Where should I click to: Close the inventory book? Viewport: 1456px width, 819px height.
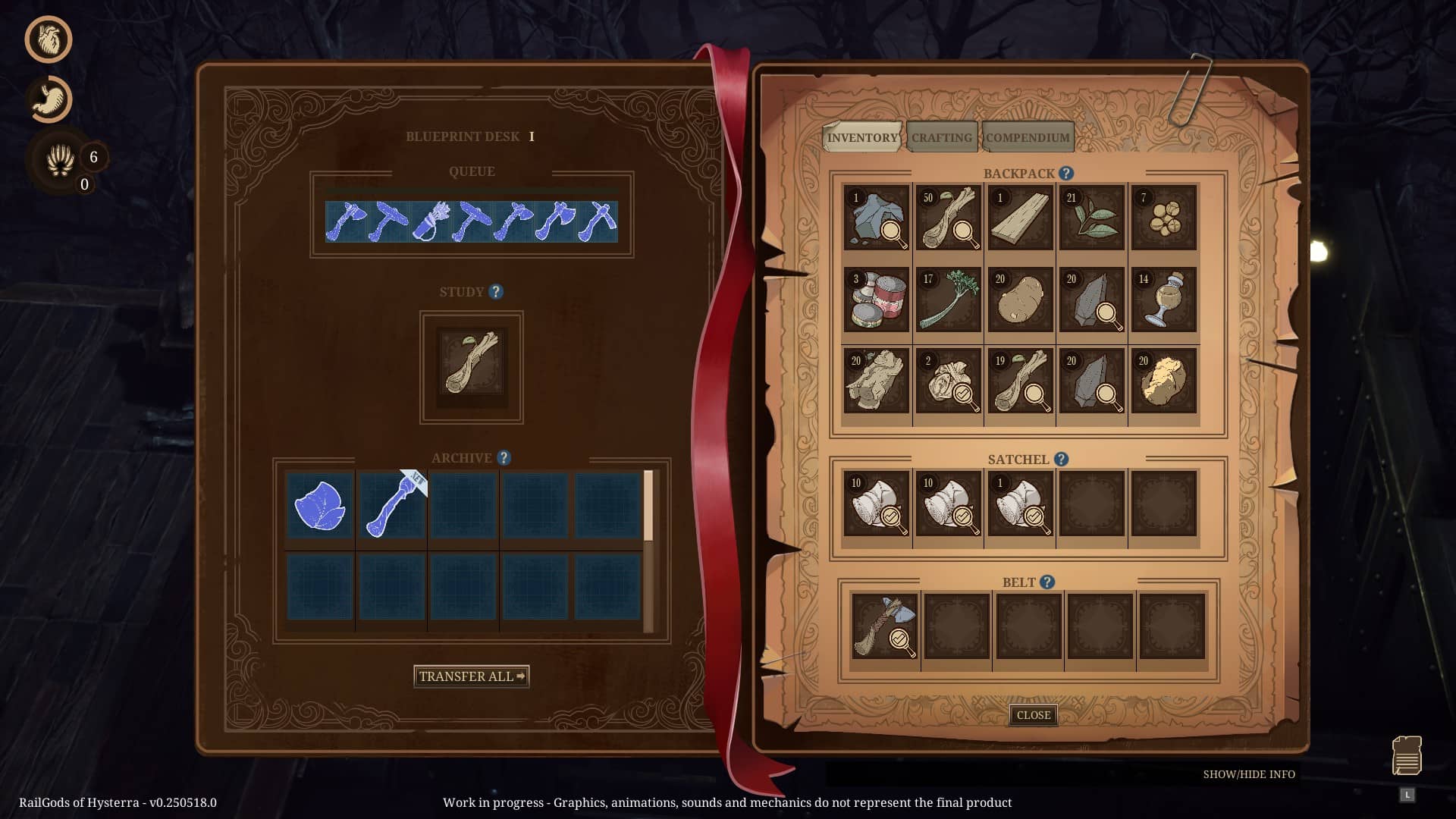pos(1033,715)
